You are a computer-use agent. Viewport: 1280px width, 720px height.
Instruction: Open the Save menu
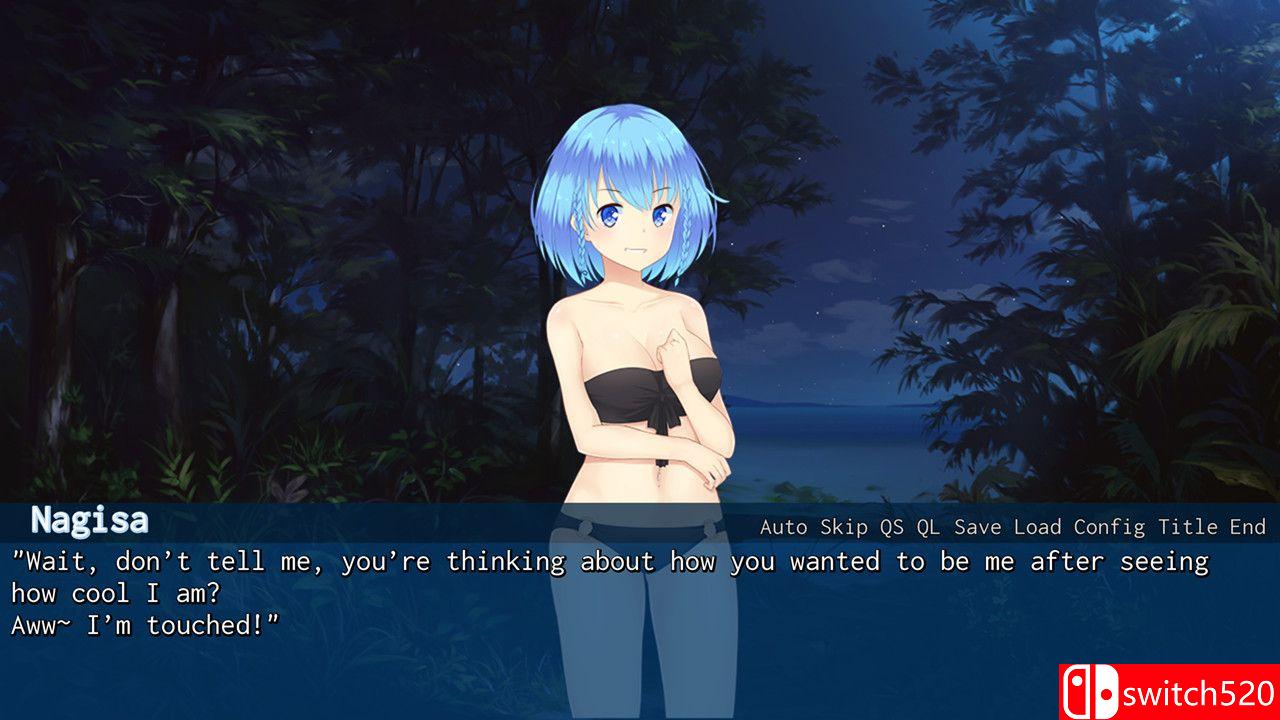click(977, 527)
